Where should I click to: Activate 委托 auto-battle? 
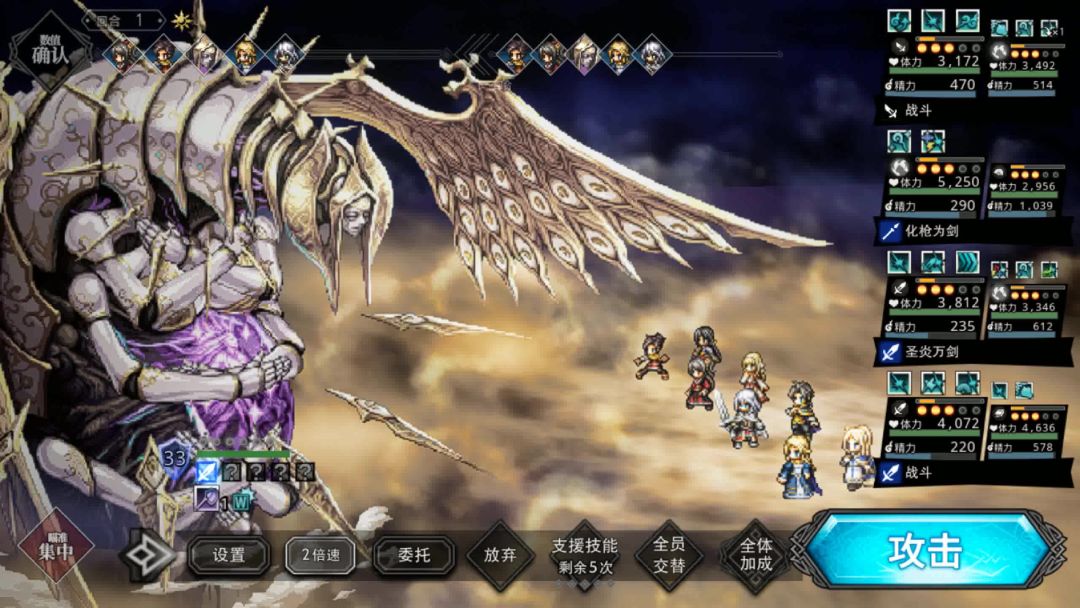(x=414, y=554)
